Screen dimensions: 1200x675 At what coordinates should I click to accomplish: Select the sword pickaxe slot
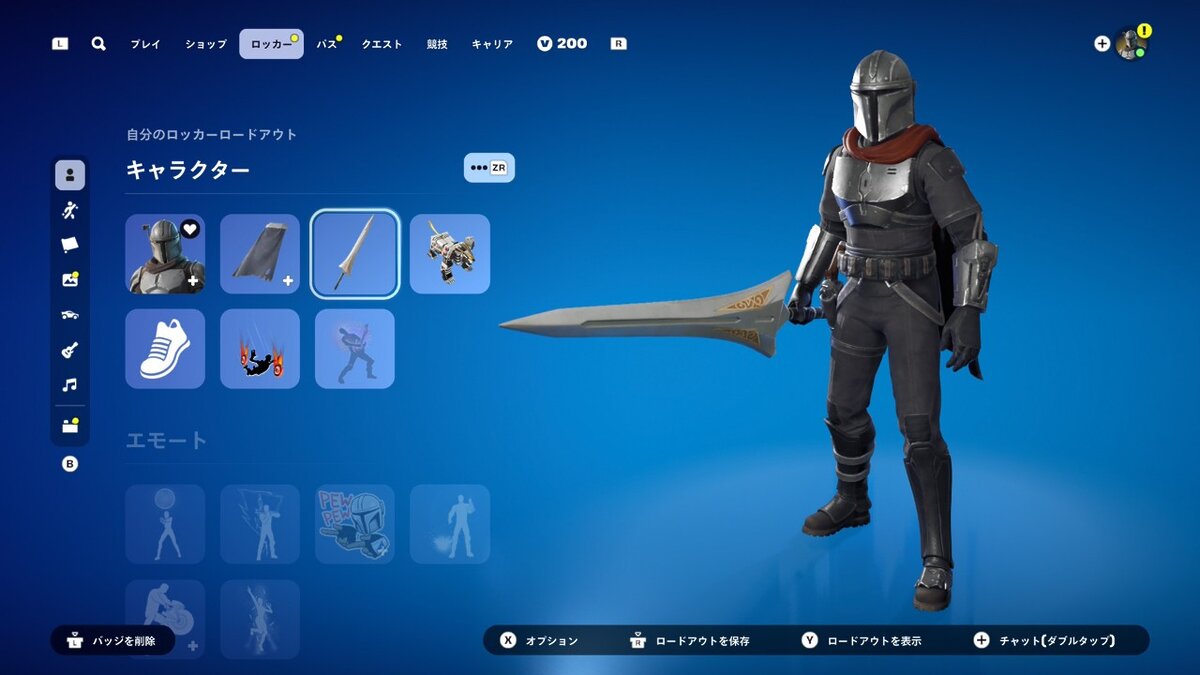[355, 254]
